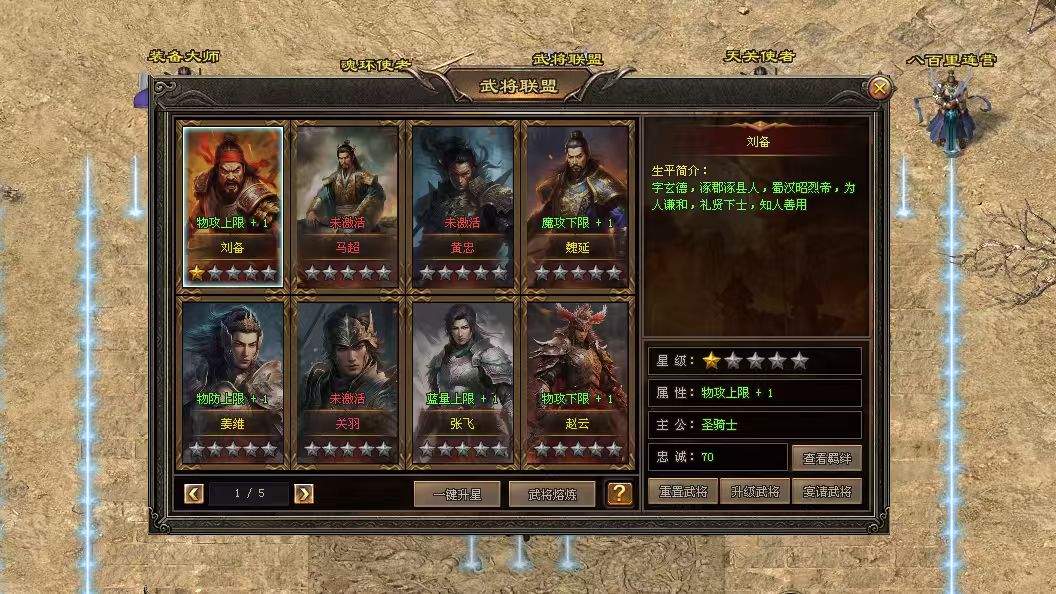
Task: Click 升级武将 to upgrade the general
Action: (x=755, y=491)
